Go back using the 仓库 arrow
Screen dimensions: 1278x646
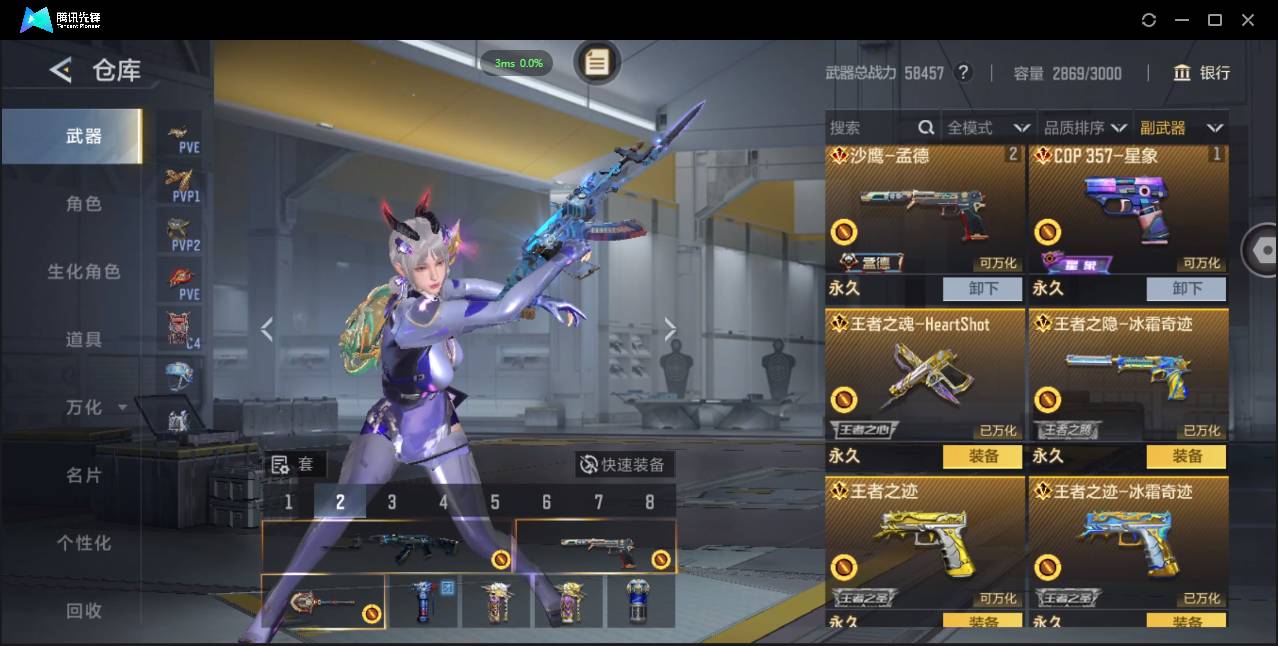click(x=61, y=70)
